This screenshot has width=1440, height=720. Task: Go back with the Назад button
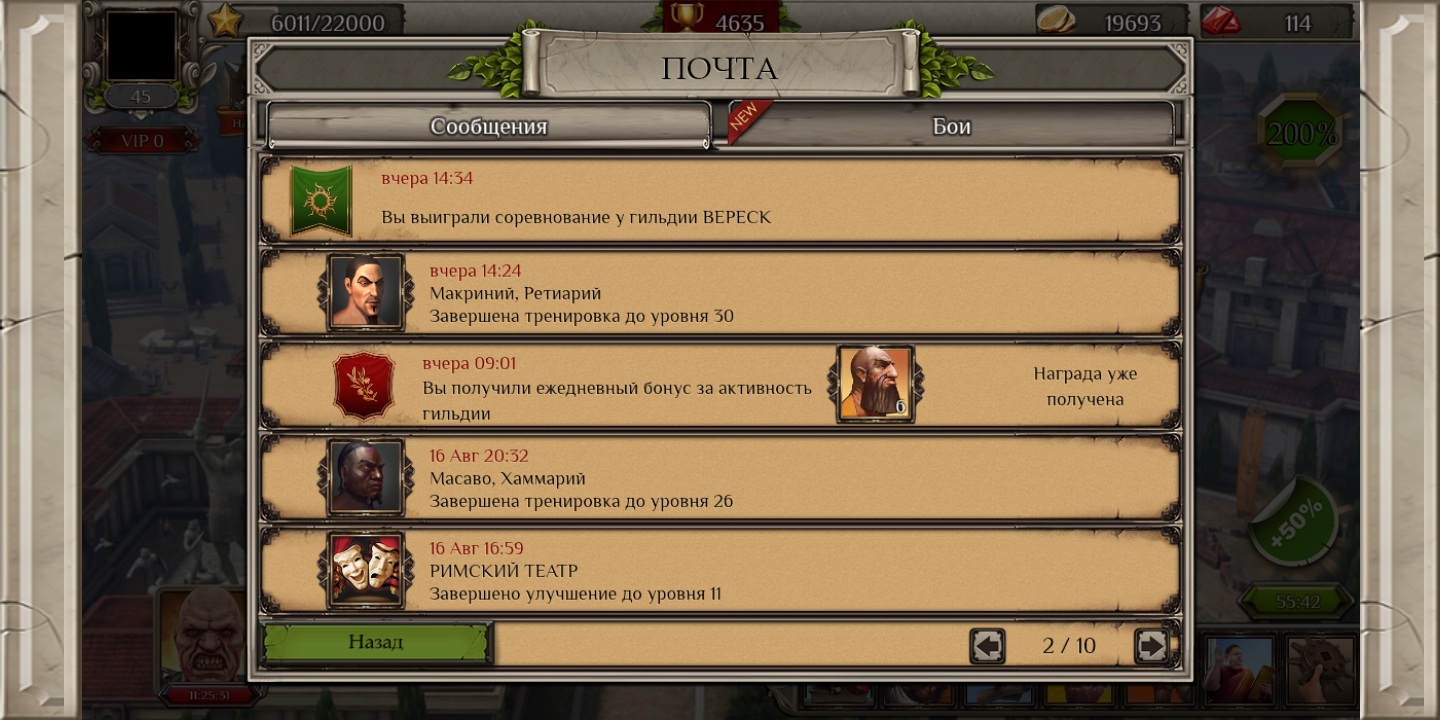tap(376, 643)
